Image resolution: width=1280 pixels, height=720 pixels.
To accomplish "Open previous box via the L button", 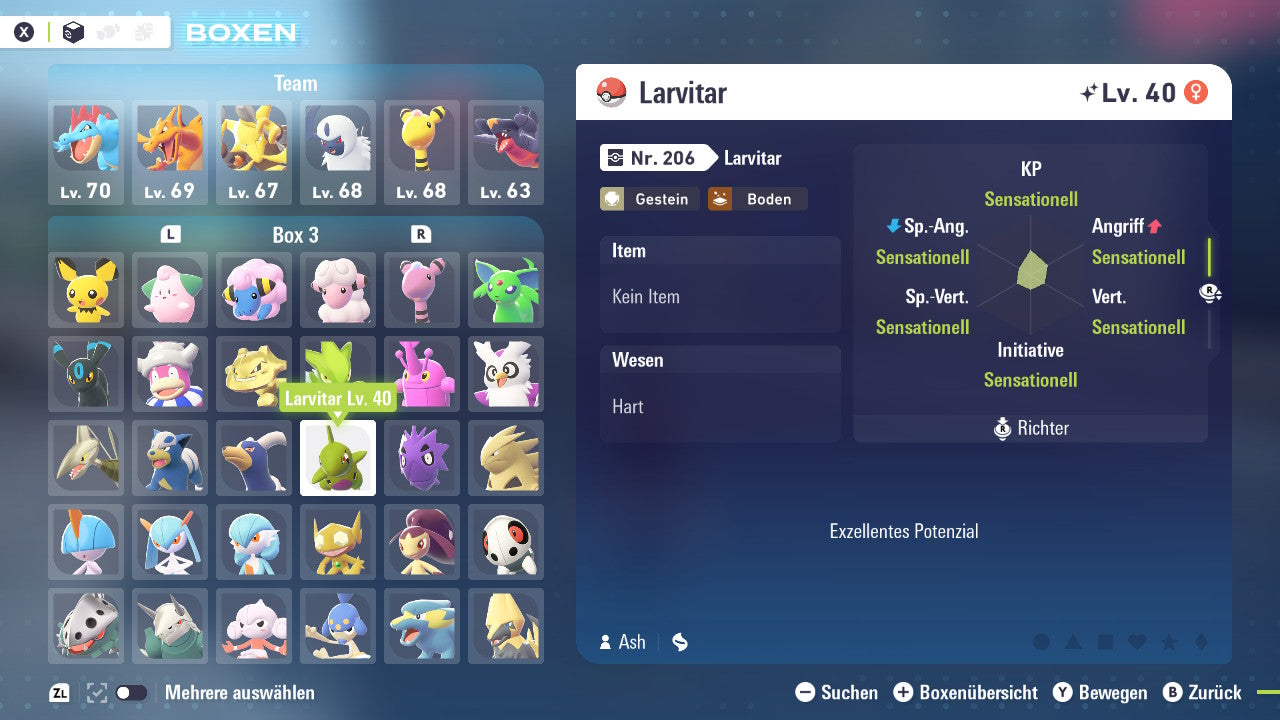I will 171,235.
